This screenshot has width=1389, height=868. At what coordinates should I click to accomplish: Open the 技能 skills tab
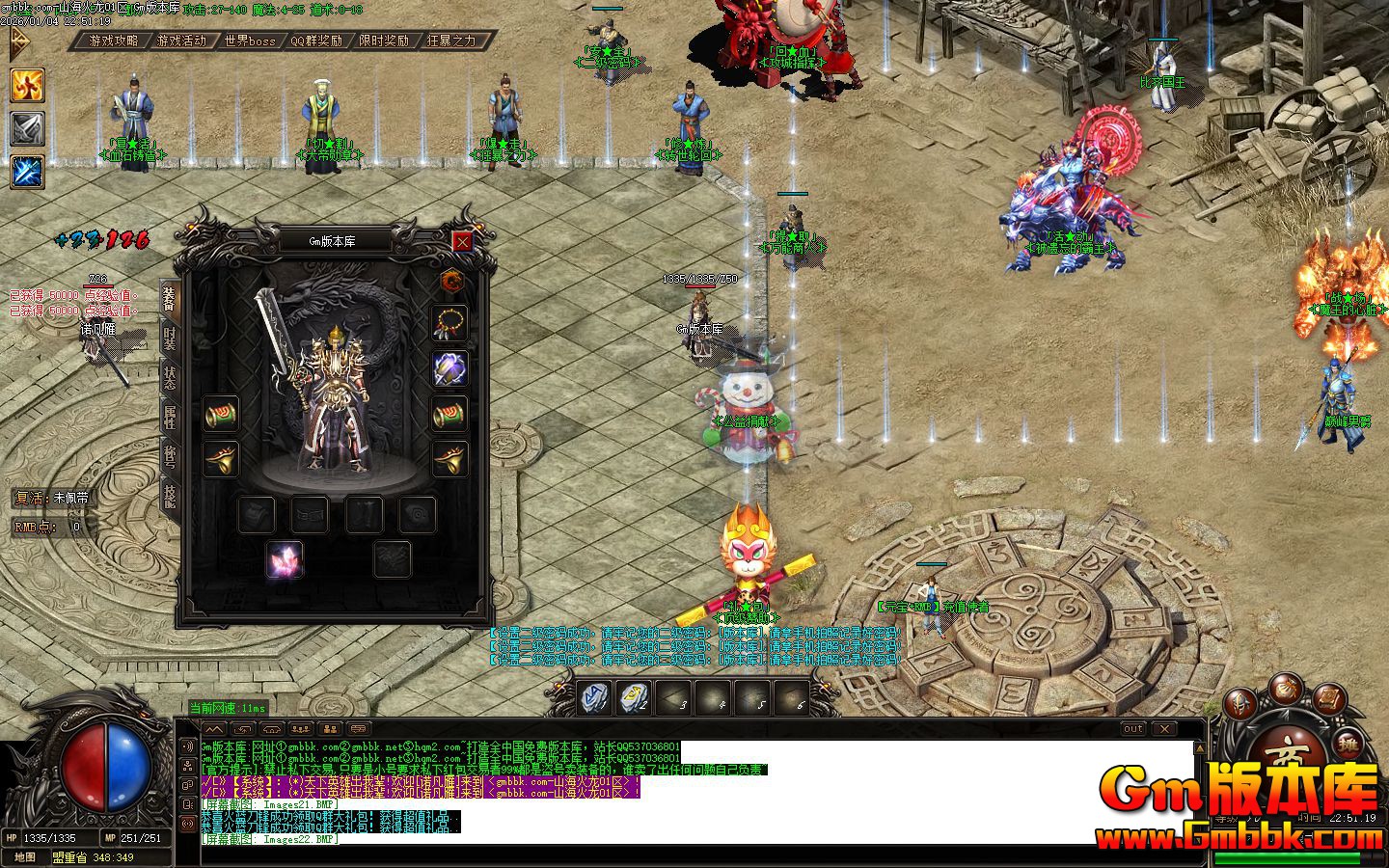pyautogui.click(x=170, y=497)
